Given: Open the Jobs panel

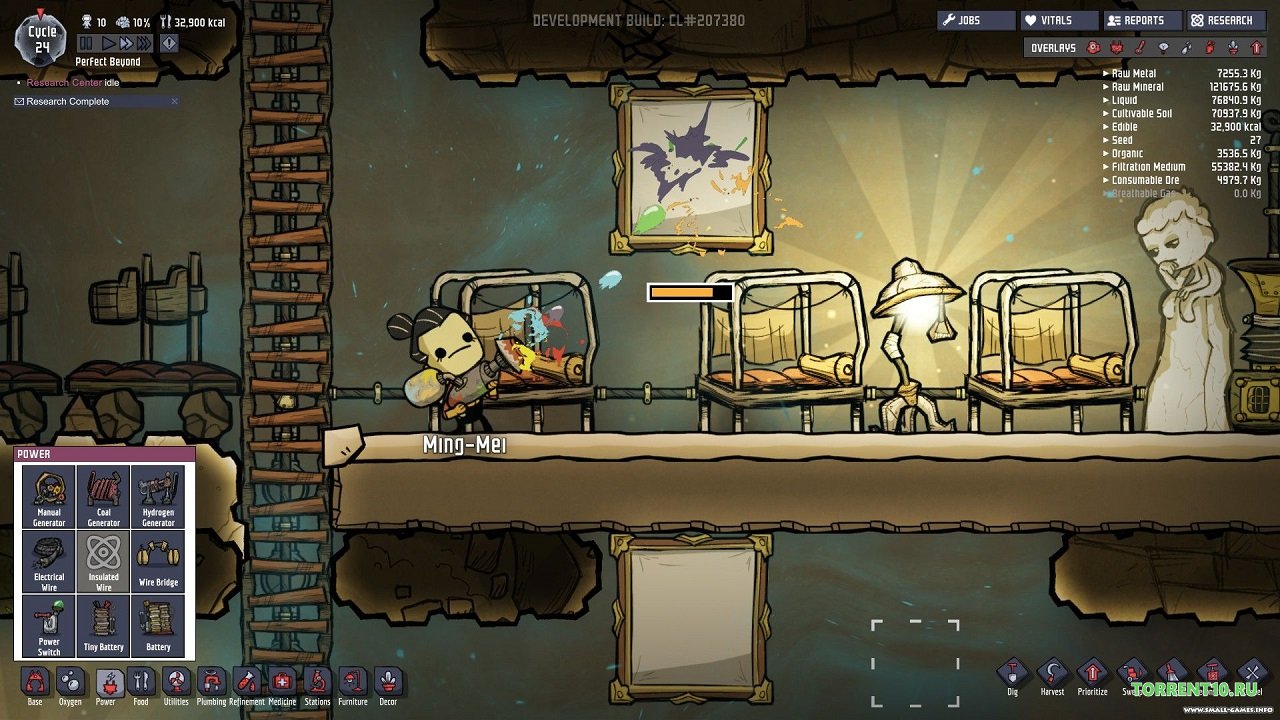Looking at the screenshot, I should pos(975,20).
